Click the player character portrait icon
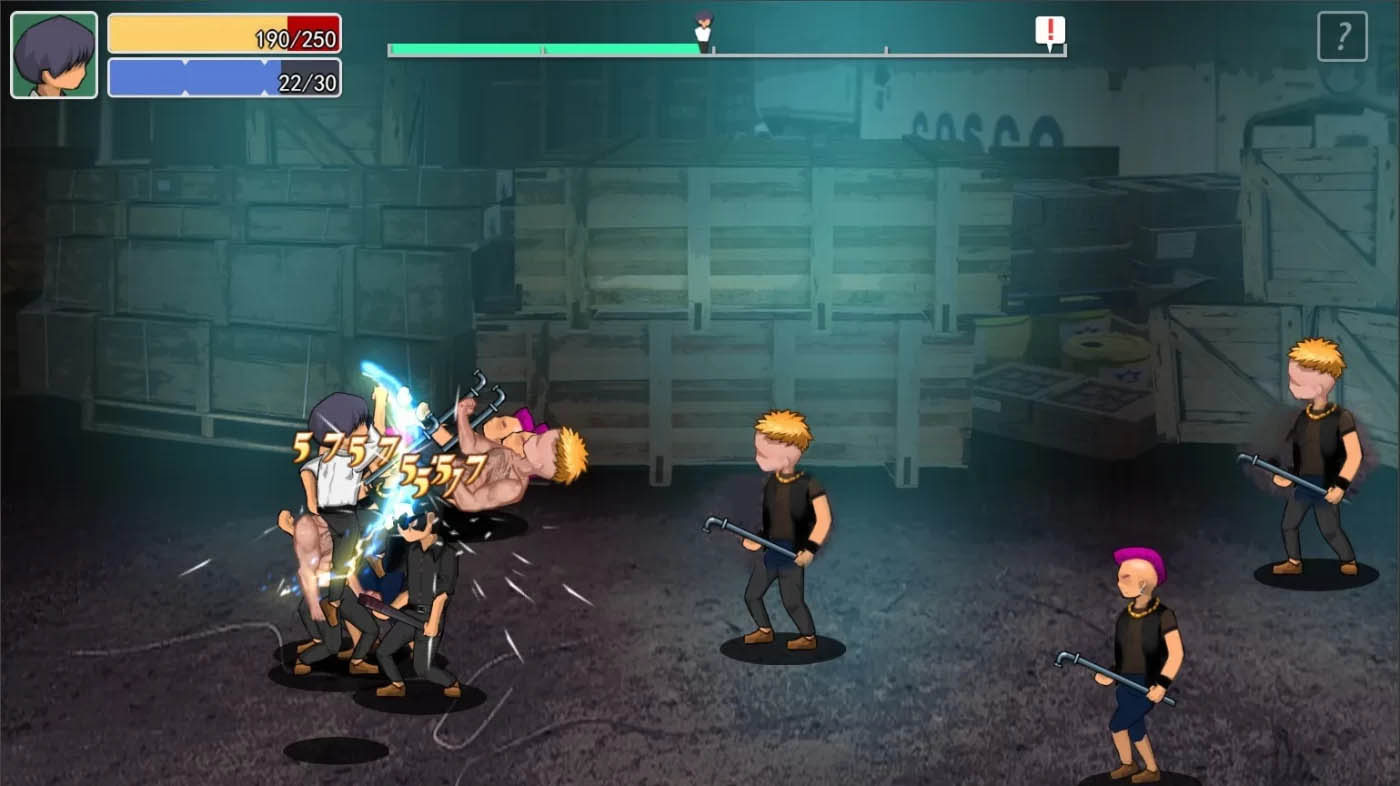 [54, 52]
